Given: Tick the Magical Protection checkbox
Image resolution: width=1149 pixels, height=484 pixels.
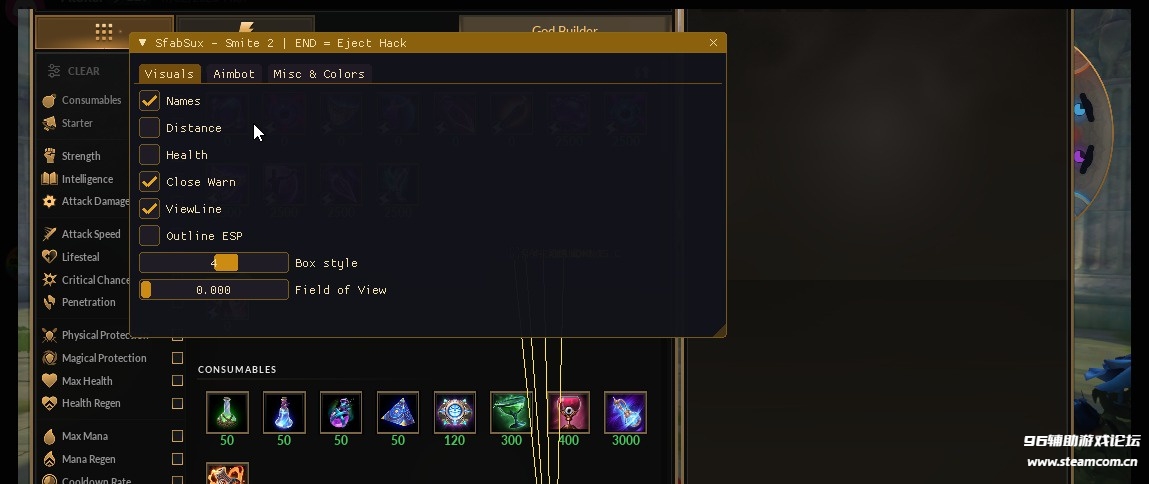Looking at the screenshot, I should pyautogui.click(x=178, y=358).
